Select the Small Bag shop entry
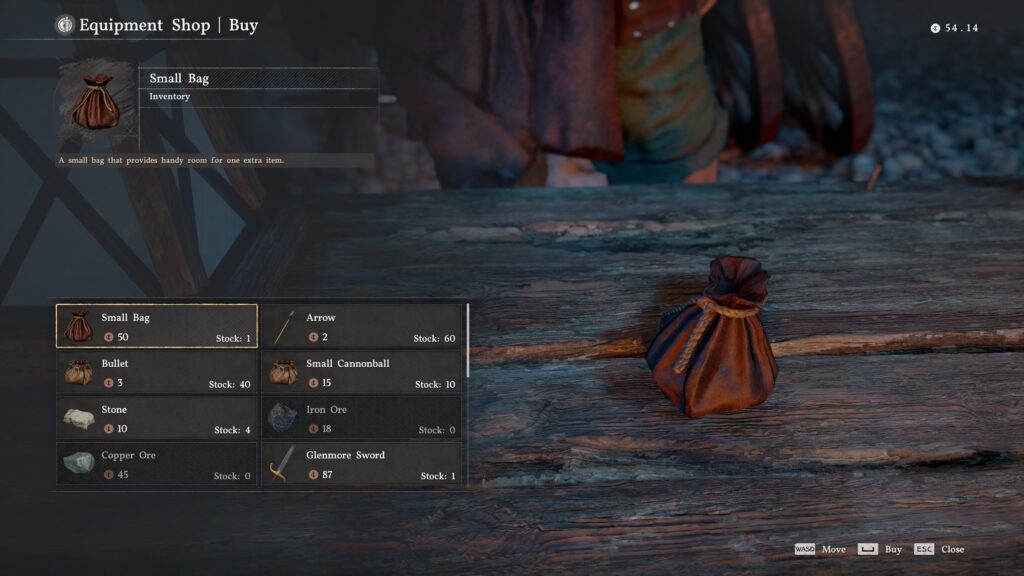 click(x=157, y=326)
